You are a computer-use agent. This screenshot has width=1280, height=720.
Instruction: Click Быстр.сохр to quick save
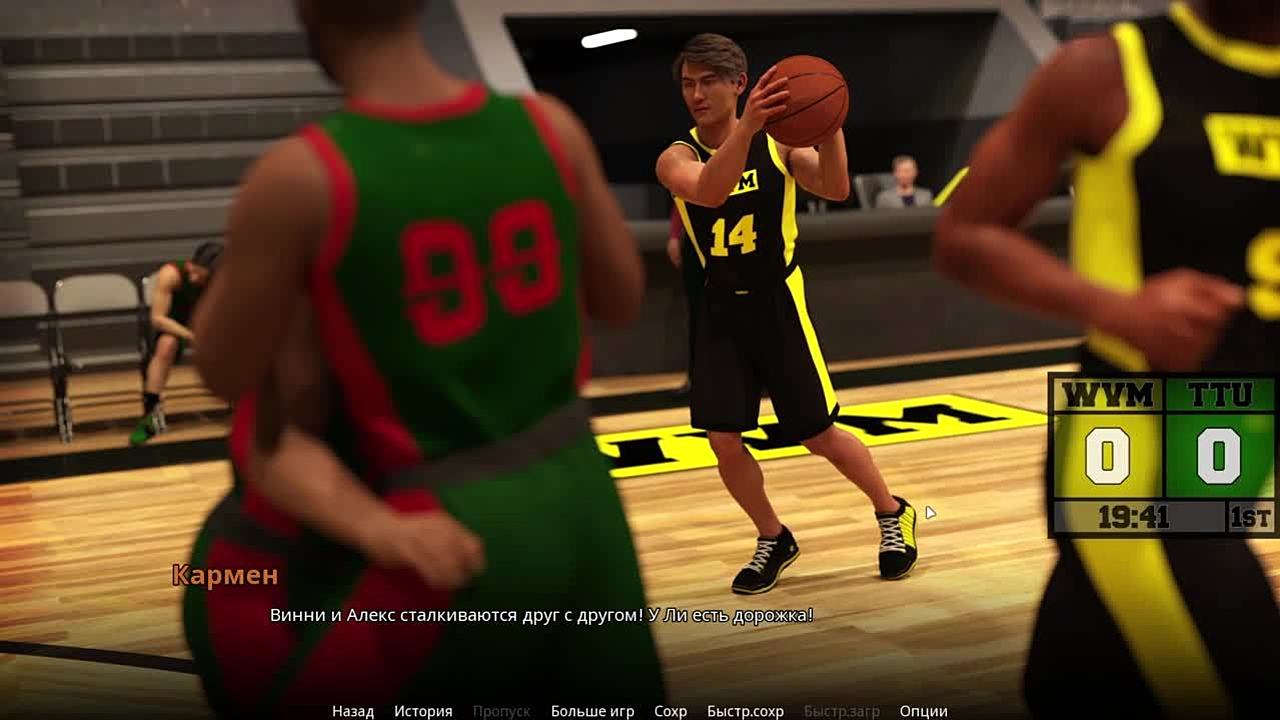point(745,711)
